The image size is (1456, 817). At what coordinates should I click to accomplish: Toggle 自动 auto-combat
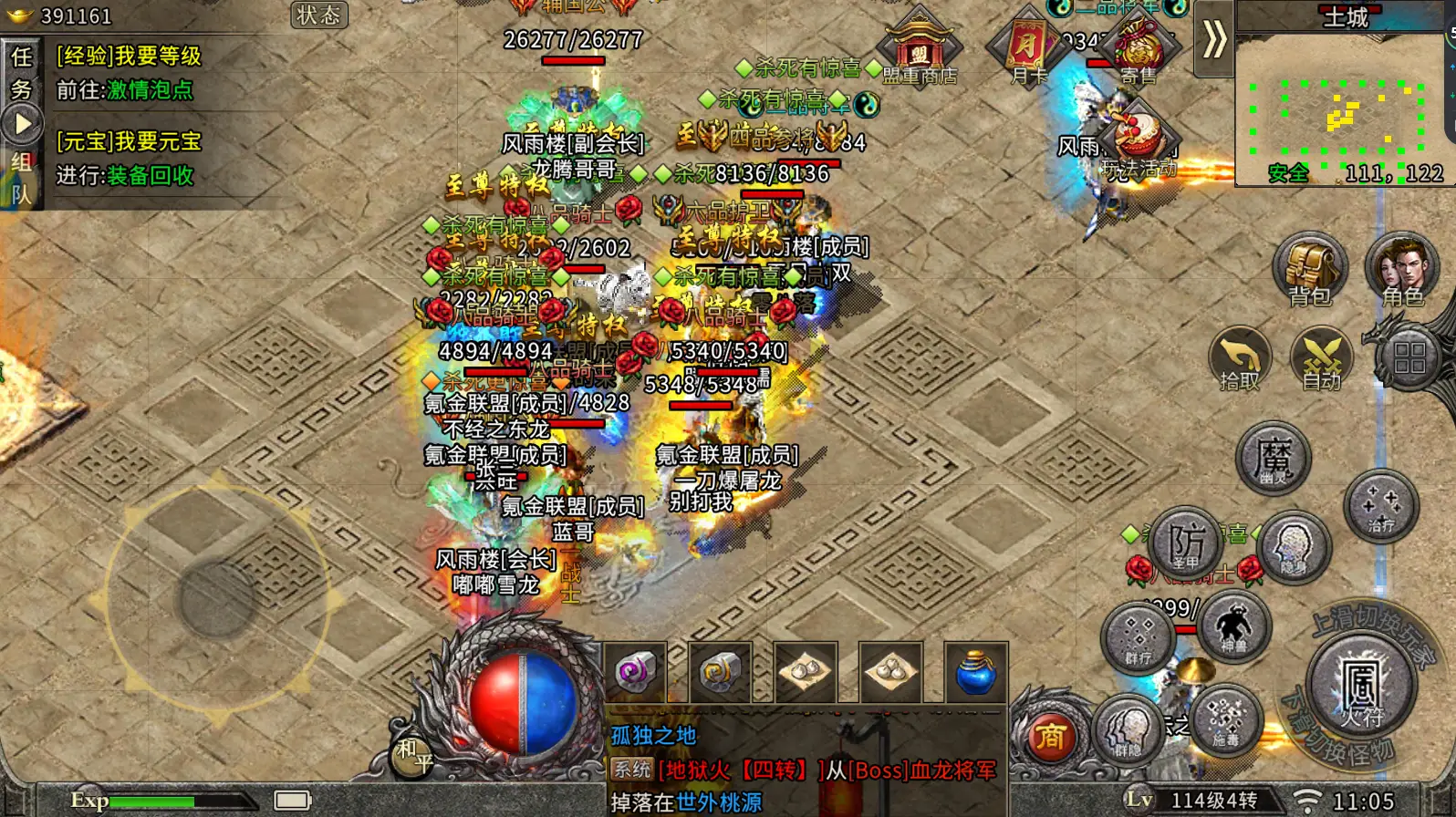1321,359
